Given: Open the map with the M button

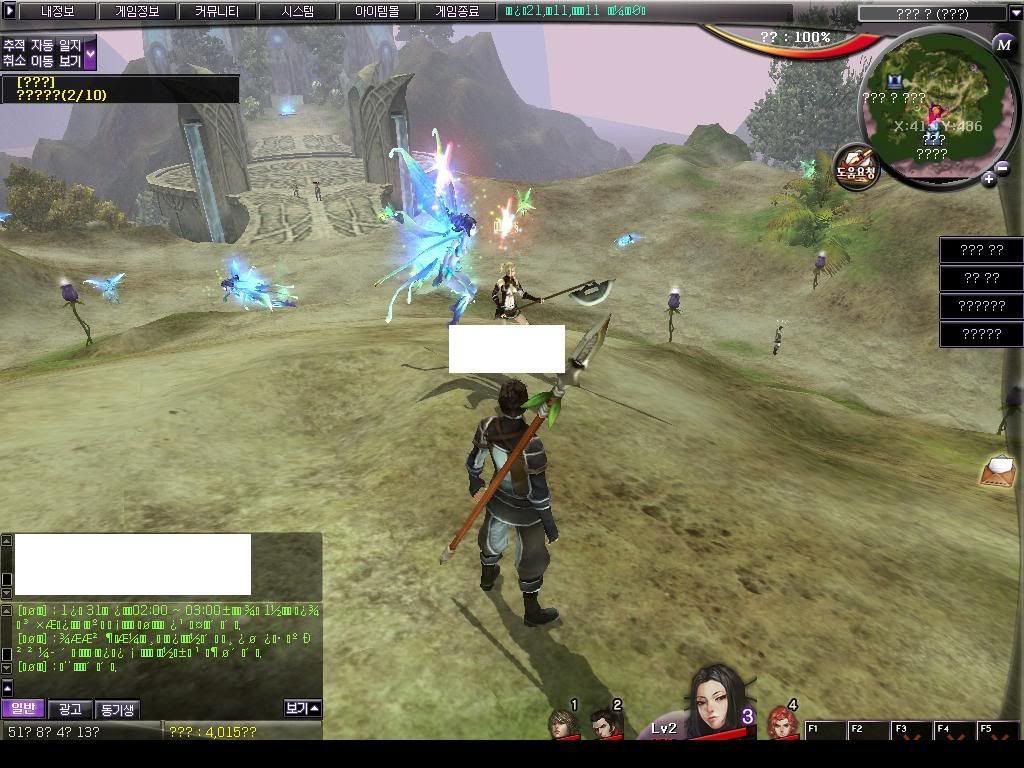Looking at the screenshot, I should [1003, 45].
